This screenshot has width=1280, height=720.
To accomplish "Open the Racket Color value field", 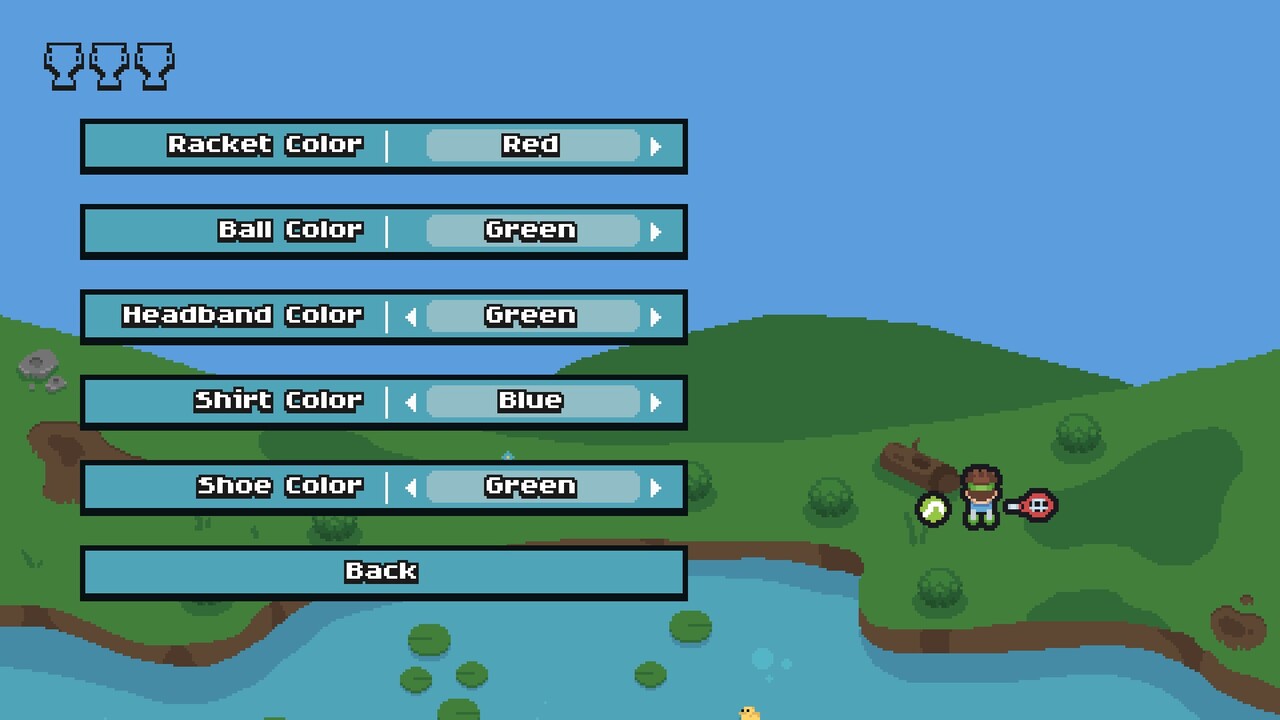I will click(x=532, y=145).
